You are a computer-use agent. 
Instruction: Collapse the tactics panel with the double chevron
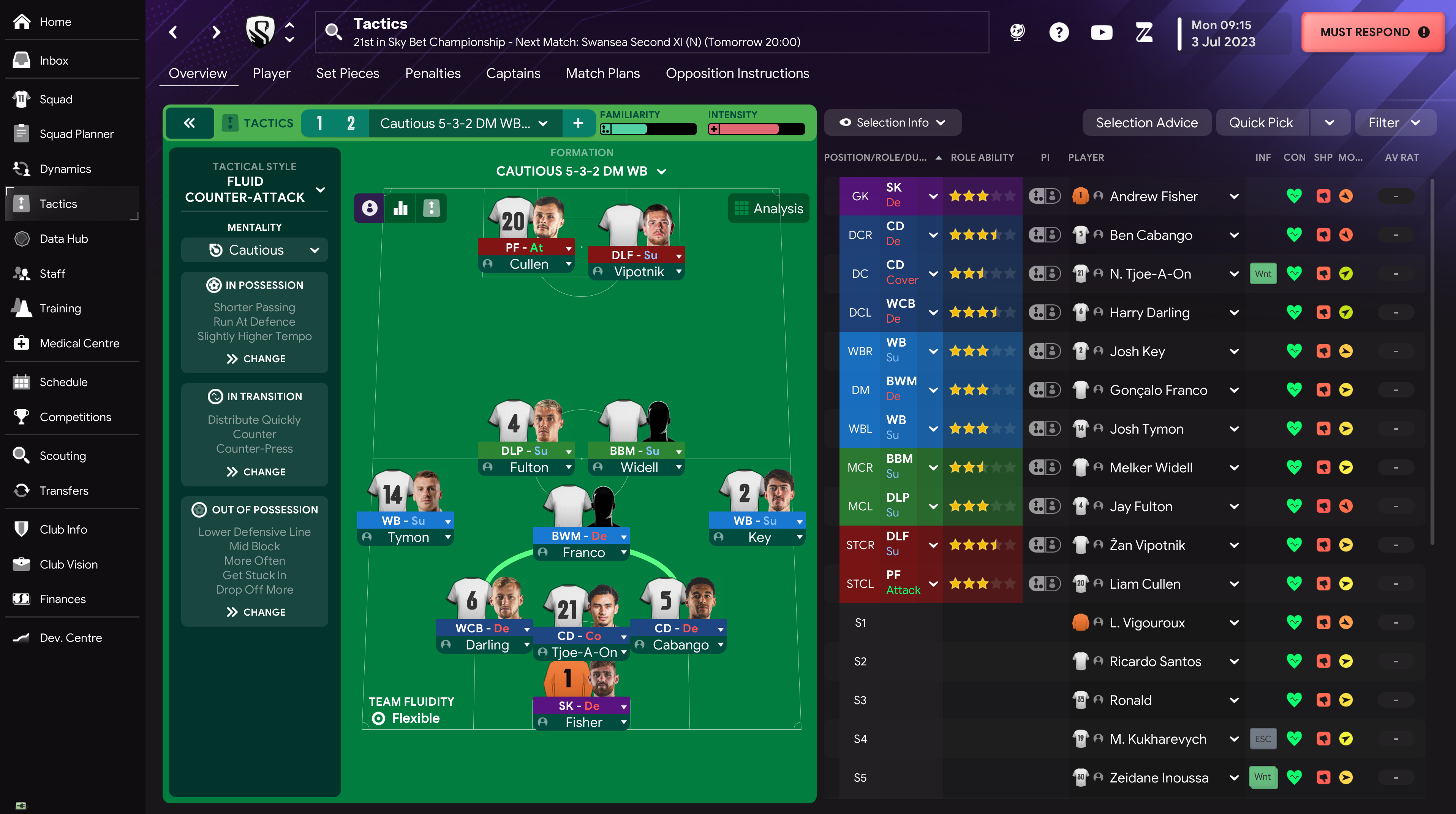click(190, 123)
